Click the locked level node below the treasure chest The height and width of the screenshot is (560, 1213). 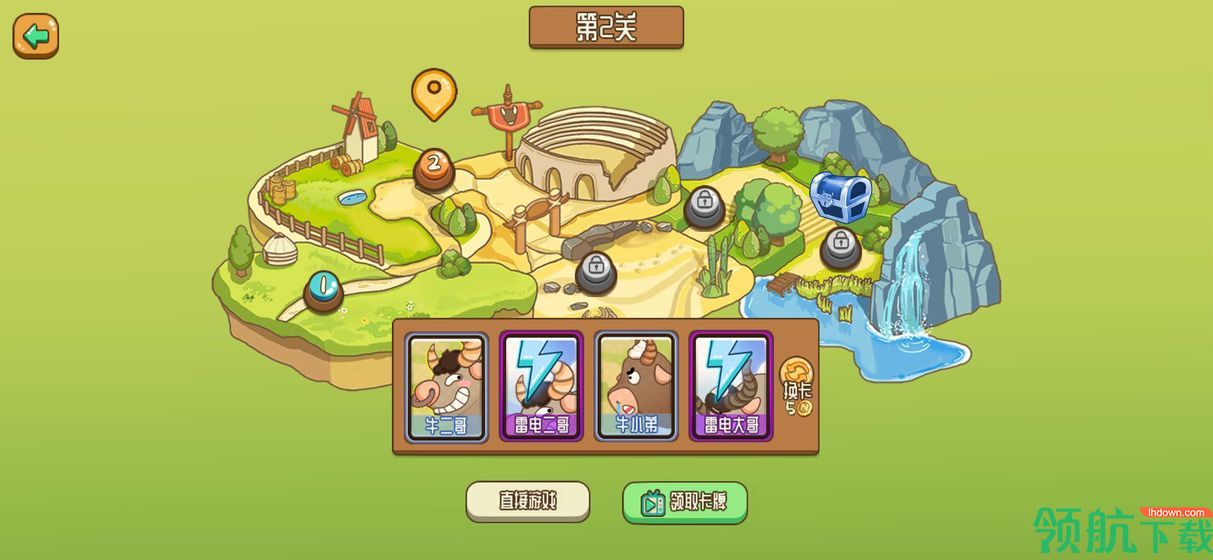[840, 246]
